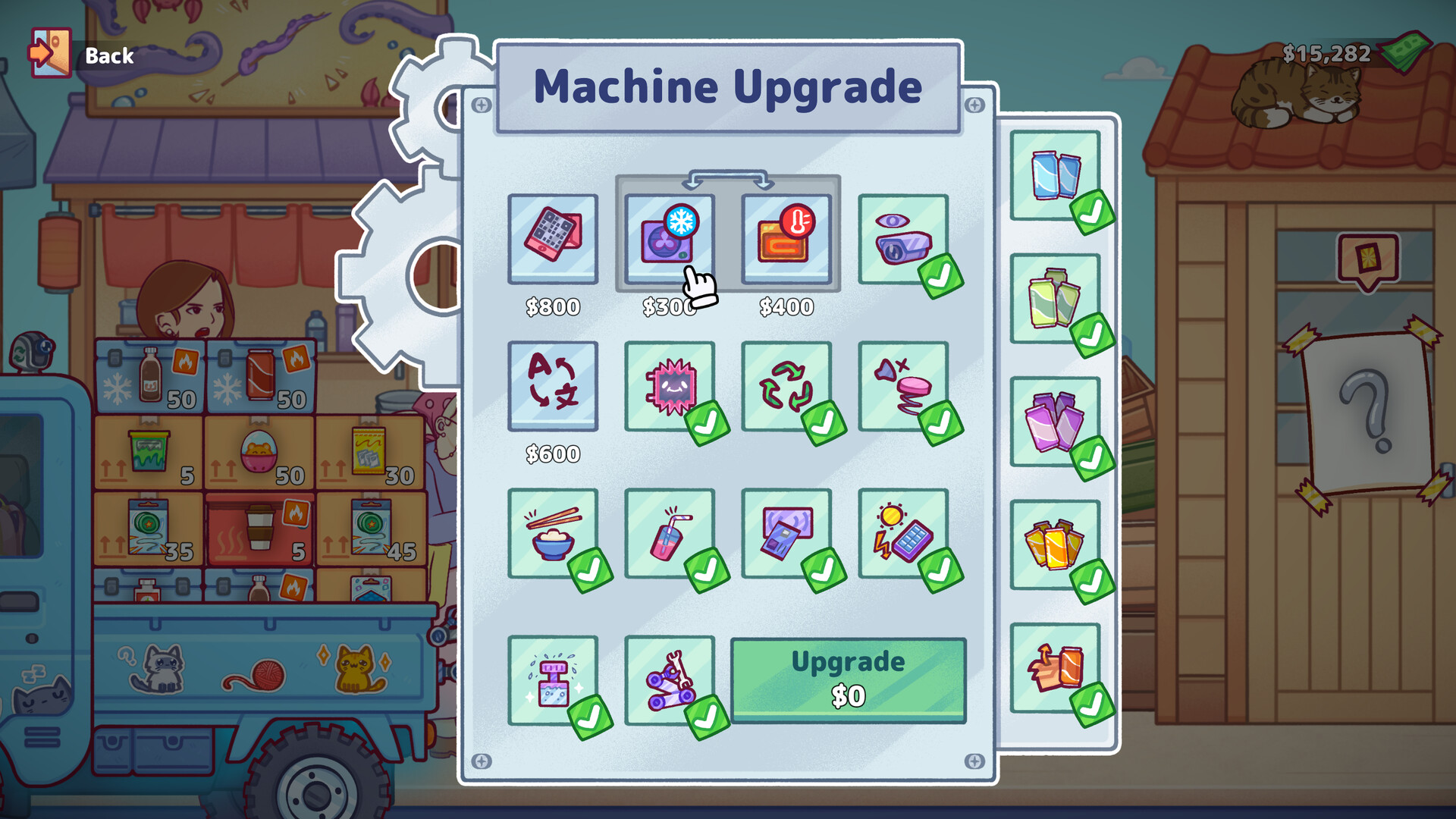1456x819 pixels.
Task: Choose the quiet operation upgrade
Action: pos(903,385)
